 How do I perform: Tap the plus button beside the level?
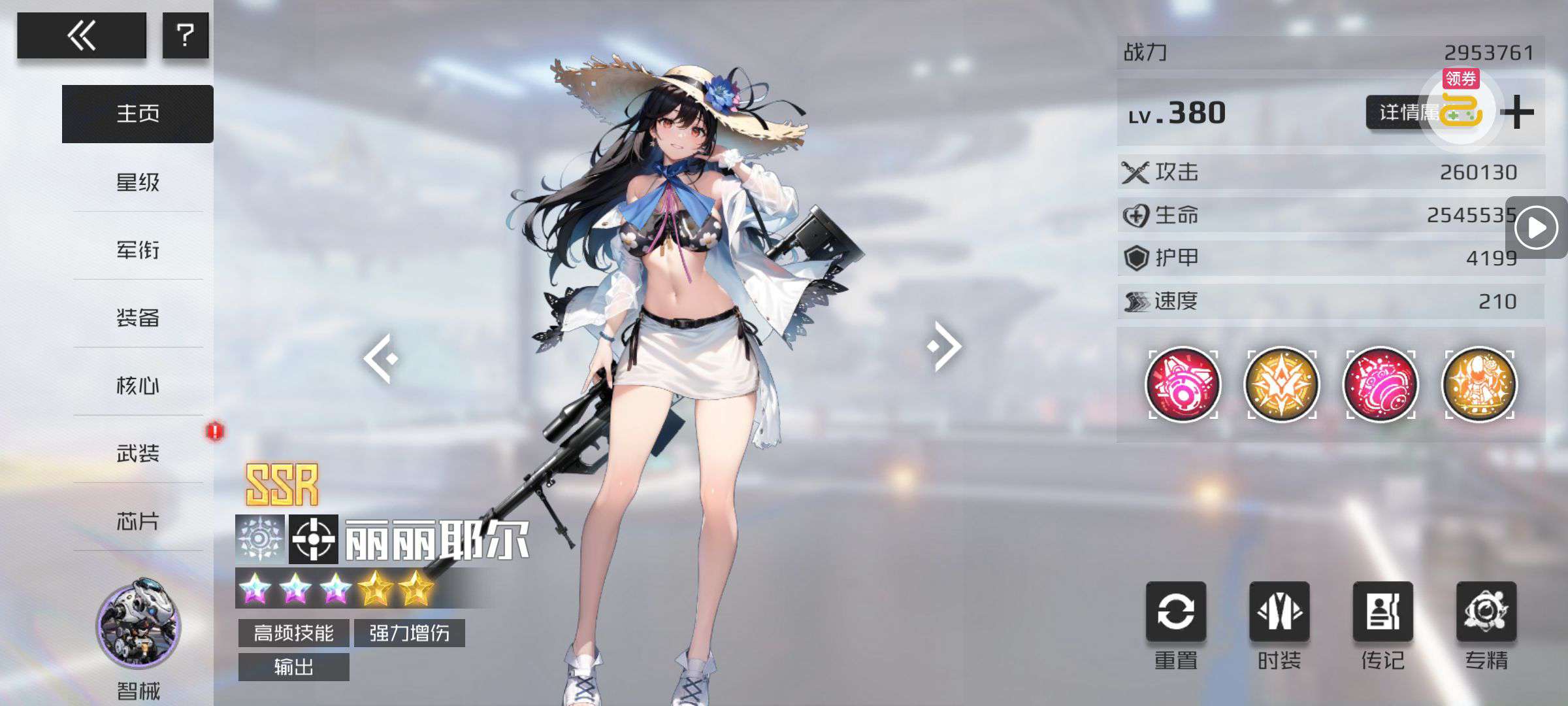[1517, 113]
